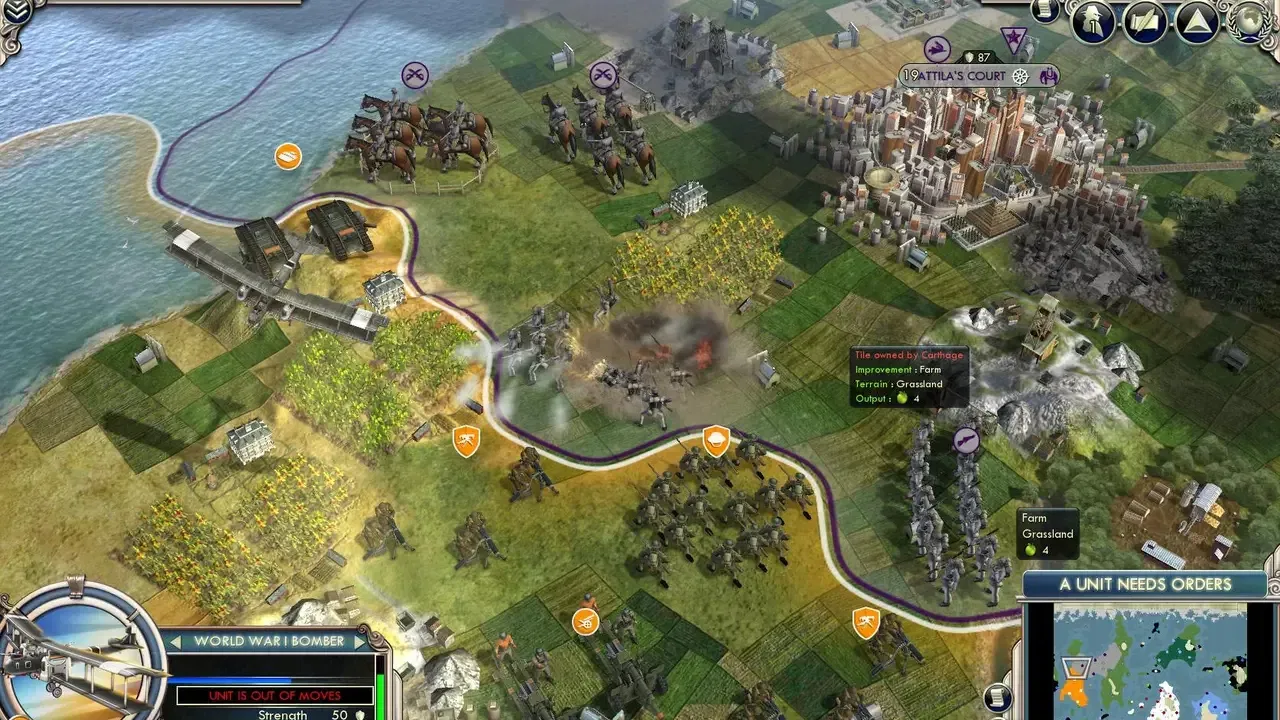Cycle to next unit with right arrow

coord(361,641)
